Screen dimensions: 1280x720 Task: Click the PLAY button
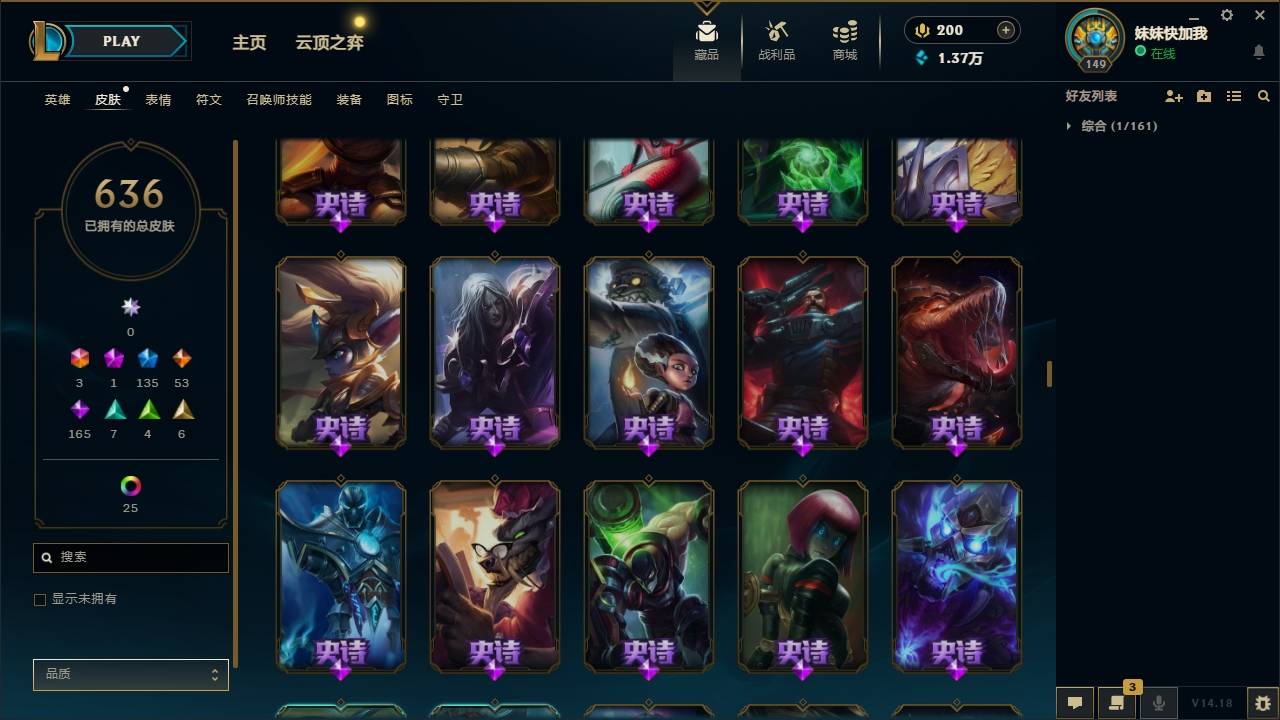click(120, 41)
